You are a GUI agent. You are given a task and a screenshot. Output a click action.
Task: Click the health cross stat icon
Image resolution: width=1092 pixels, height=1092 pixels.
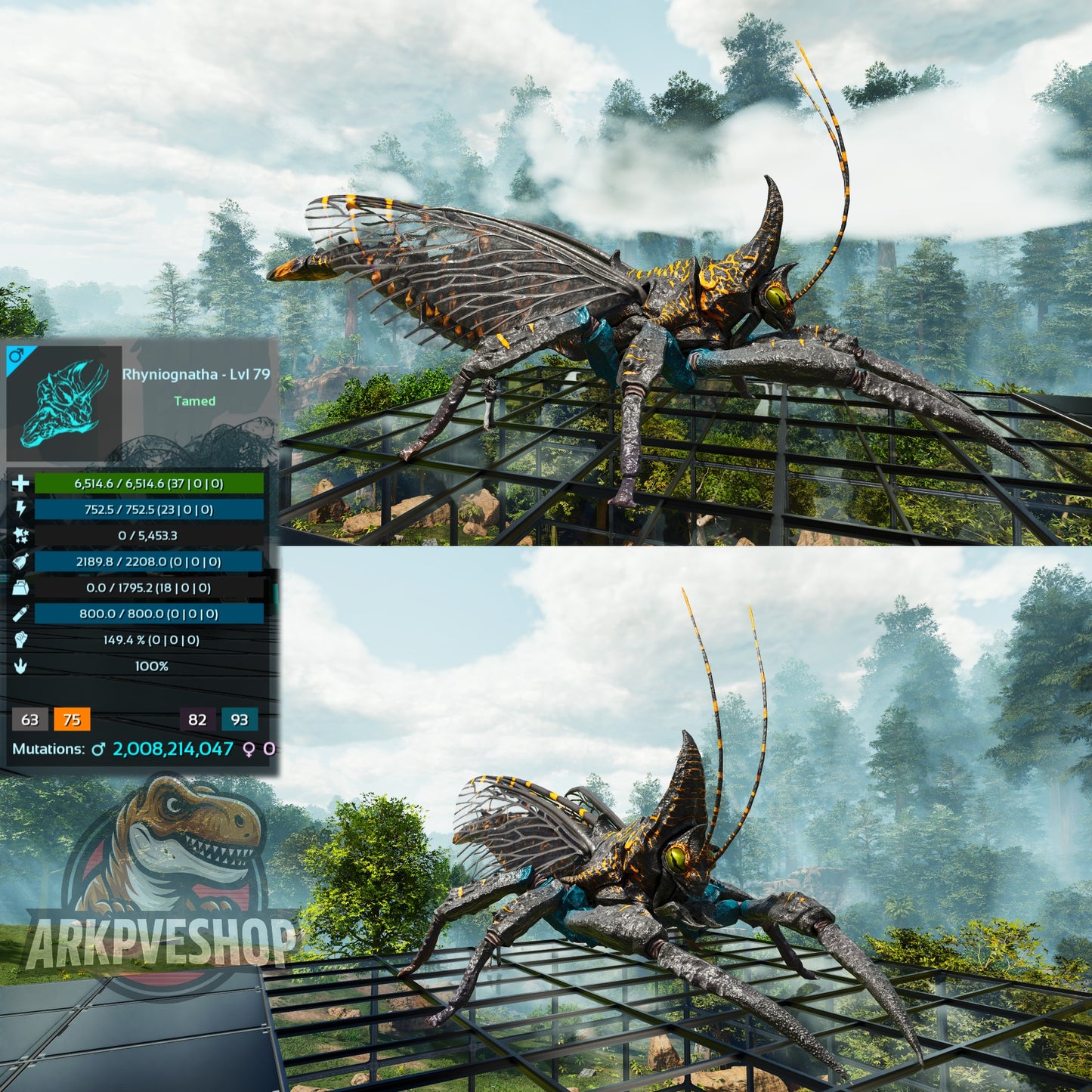(x=20, y=484)
